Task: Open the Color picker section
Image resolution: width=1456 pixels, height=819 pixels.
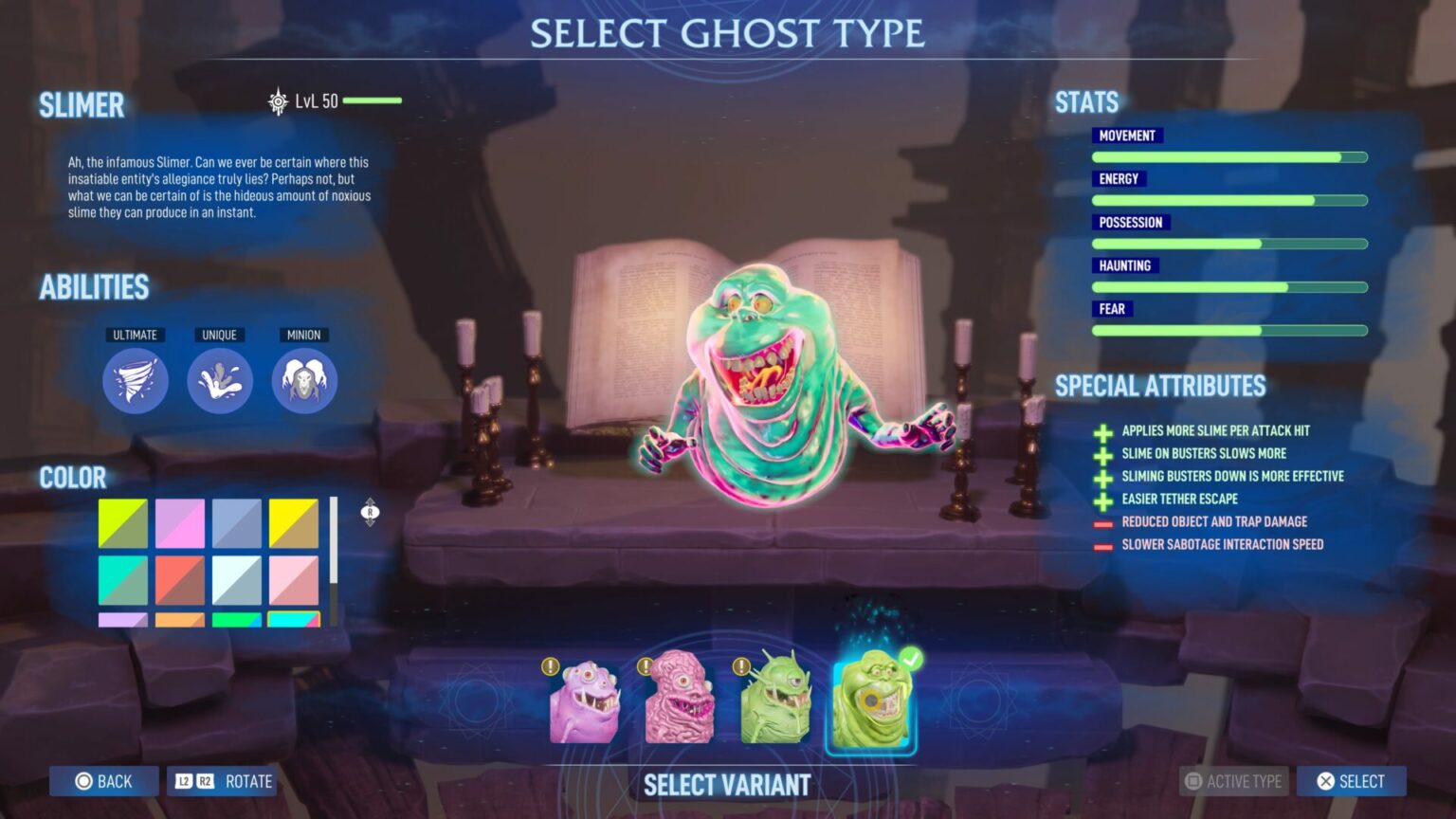Action: (73, 478)
